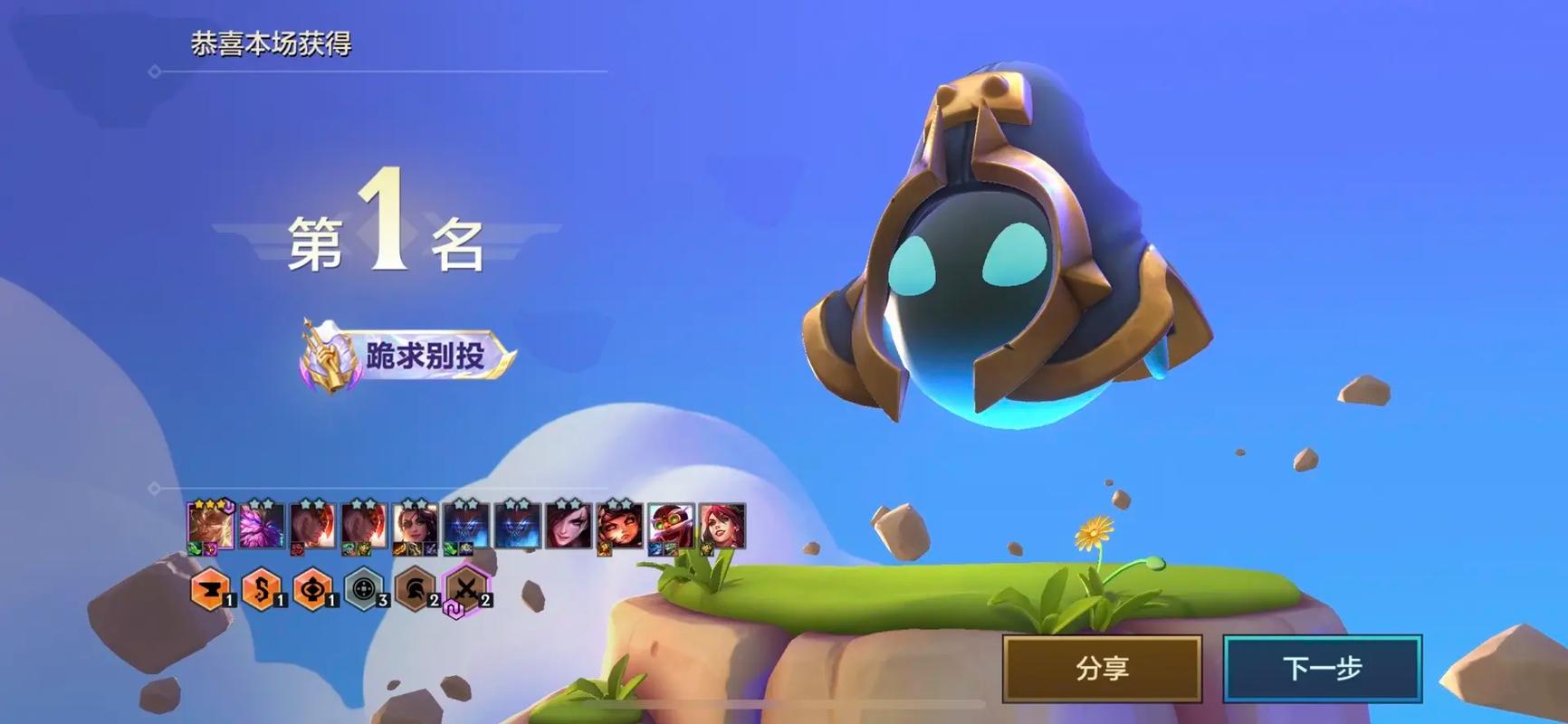Click the 分享 share button
Screen dimensions: 1568x724
click(1101, 667)
